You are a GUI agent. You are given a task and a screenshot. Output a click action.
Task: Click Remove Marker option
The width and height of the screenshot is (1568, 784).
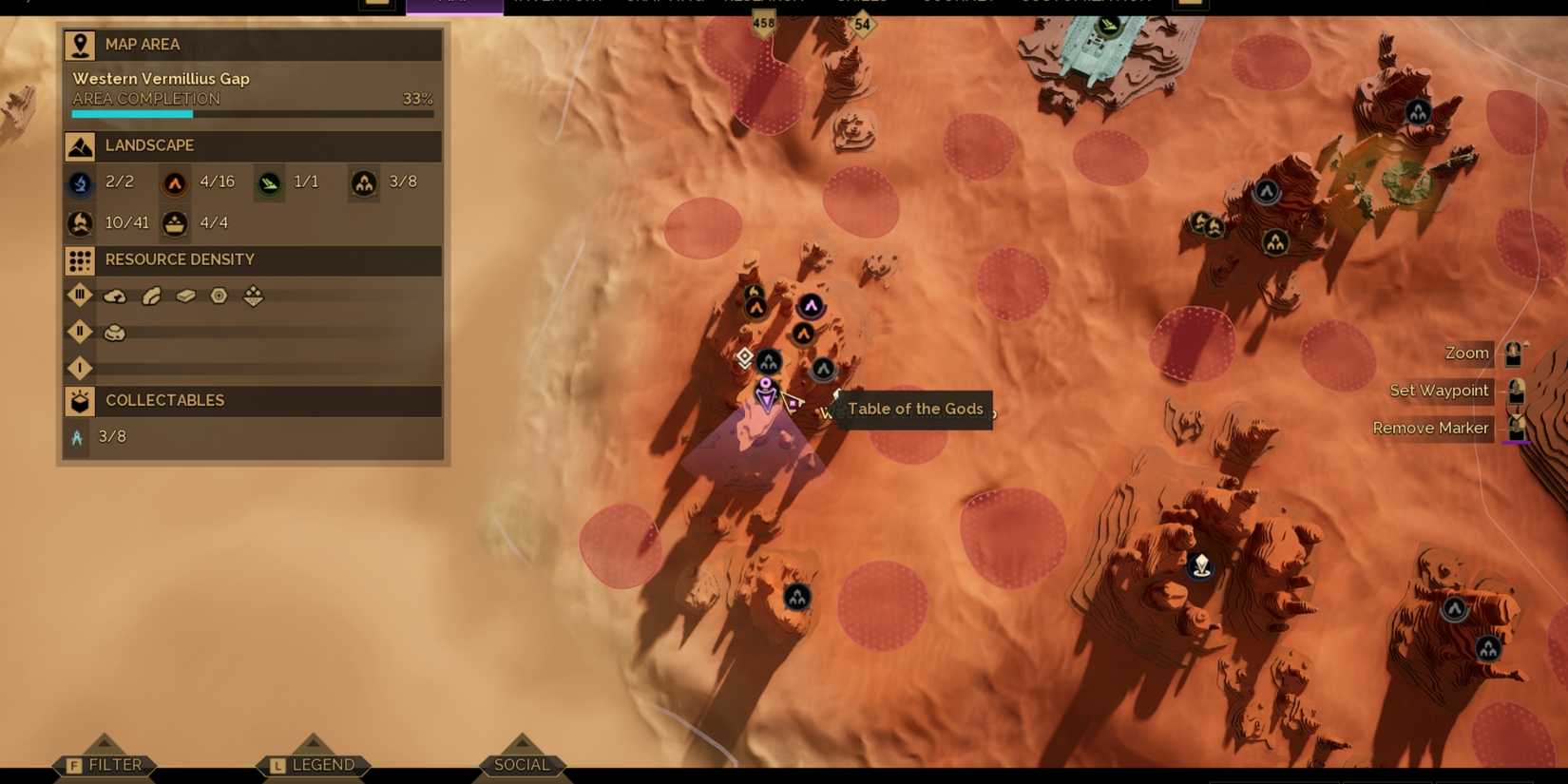[x=1430, y=428]
